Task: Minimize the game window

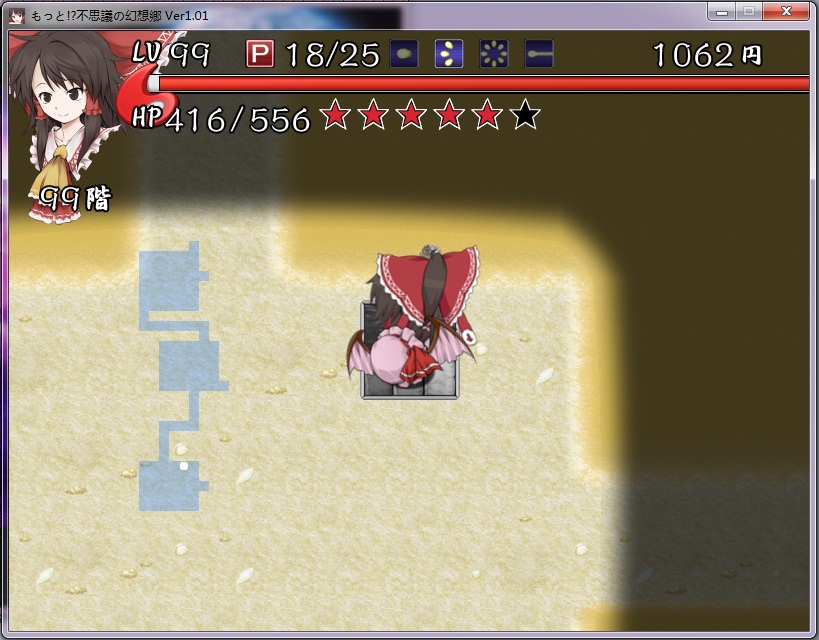Action: coord(721,11)
